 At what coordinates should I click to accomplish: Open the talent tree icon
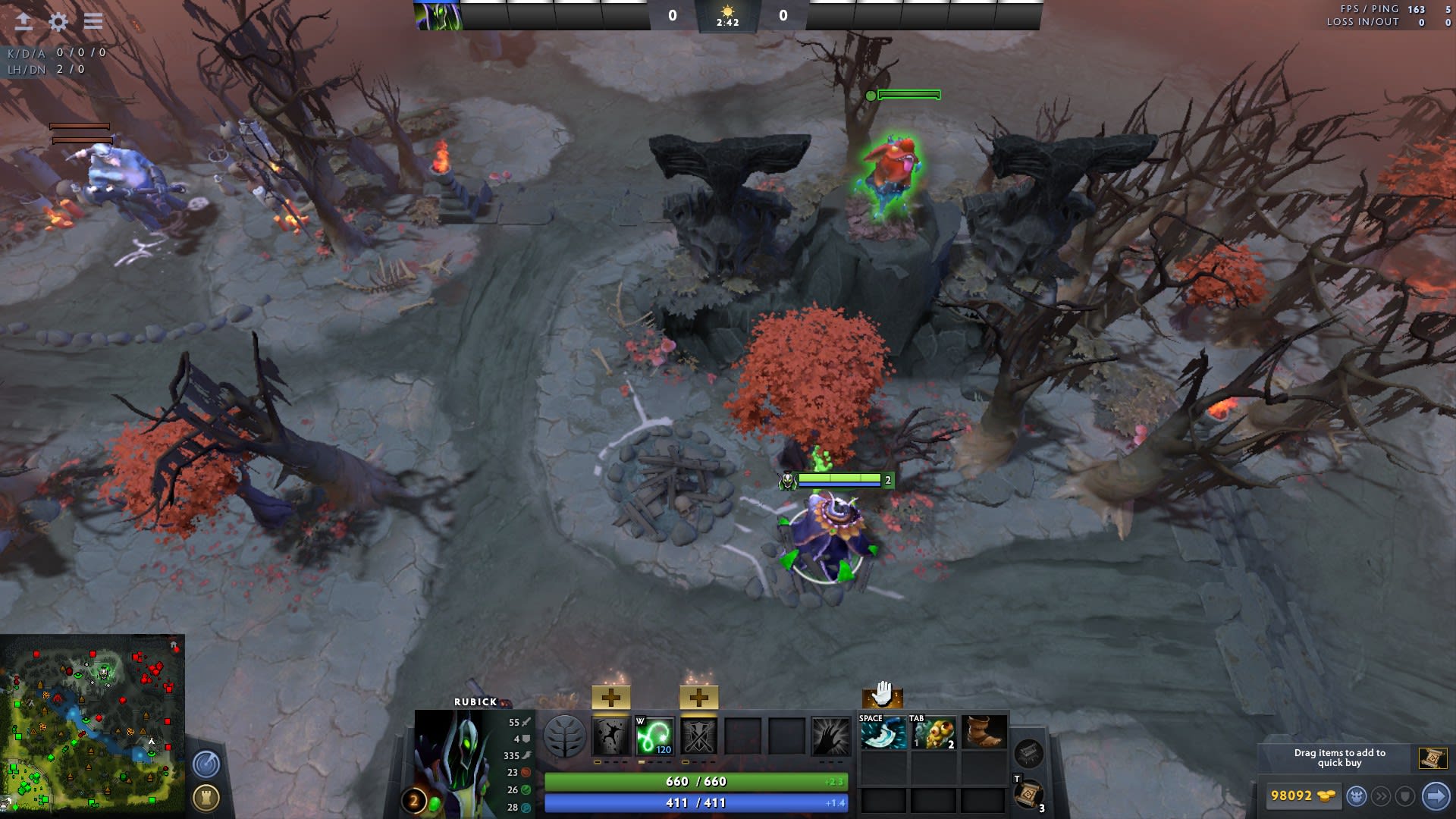tap(564, 736)
